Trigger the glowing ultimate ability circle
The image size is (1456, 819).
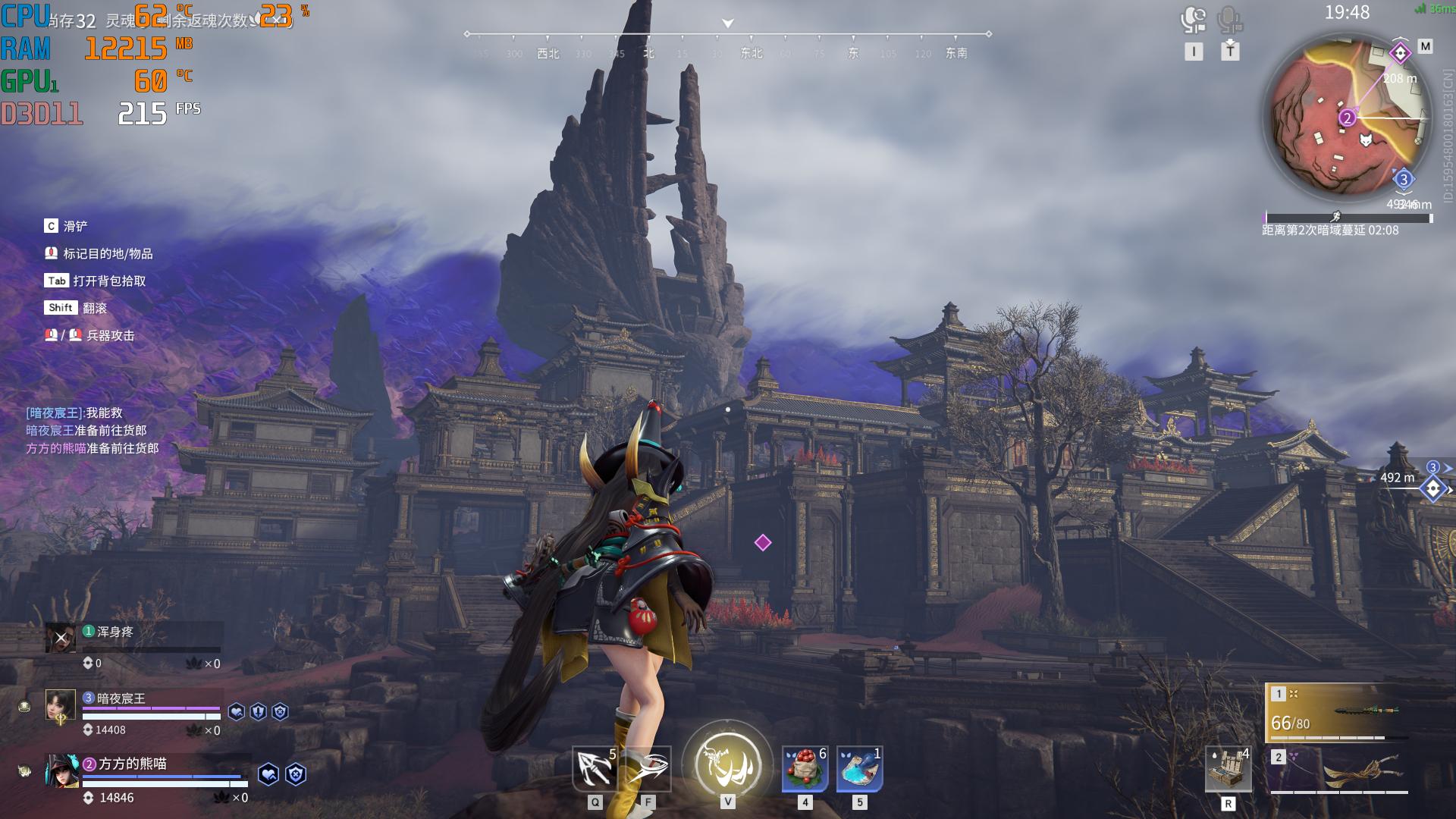click(727, 764)
